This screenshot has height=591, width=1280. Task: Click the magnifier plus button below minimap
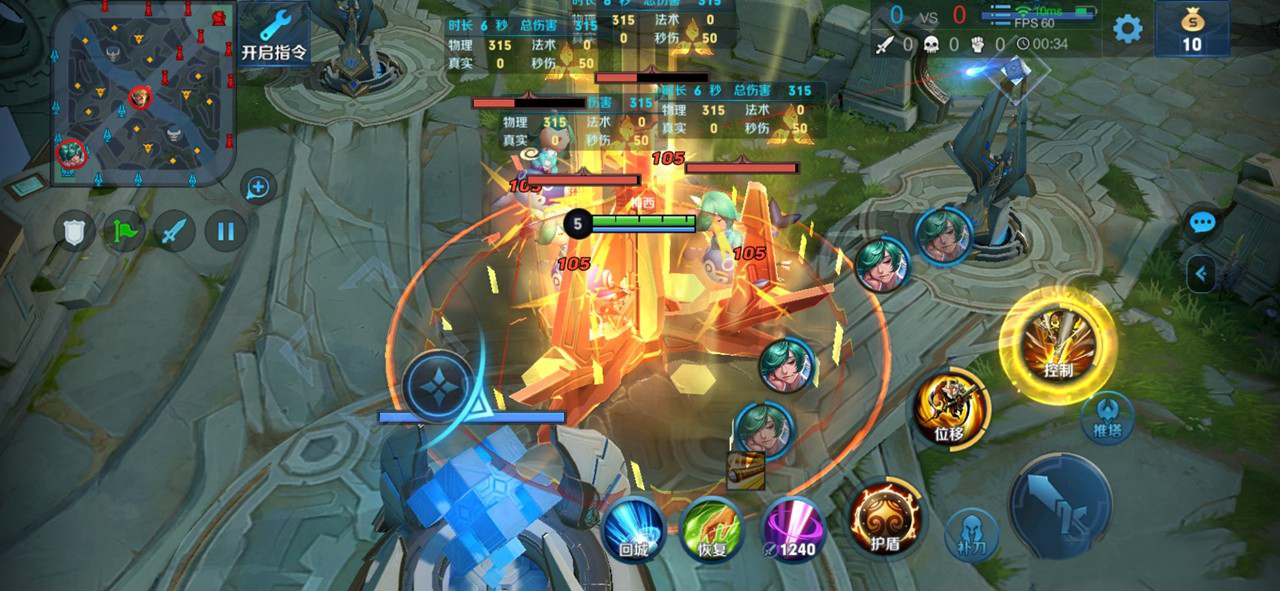click(258, 186)
